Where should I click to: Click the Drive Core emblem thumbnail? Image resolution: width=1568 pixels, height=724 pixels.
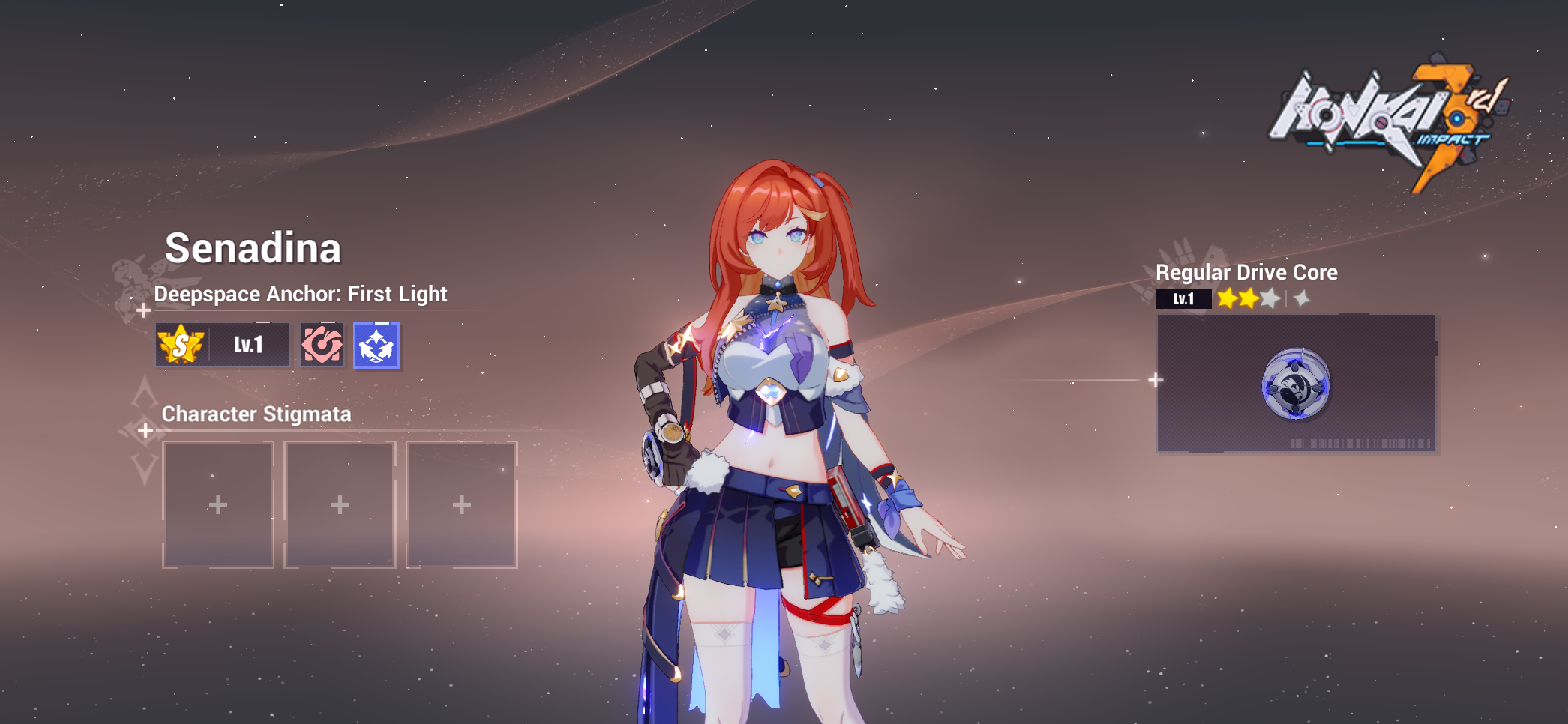coord(1295,384)
